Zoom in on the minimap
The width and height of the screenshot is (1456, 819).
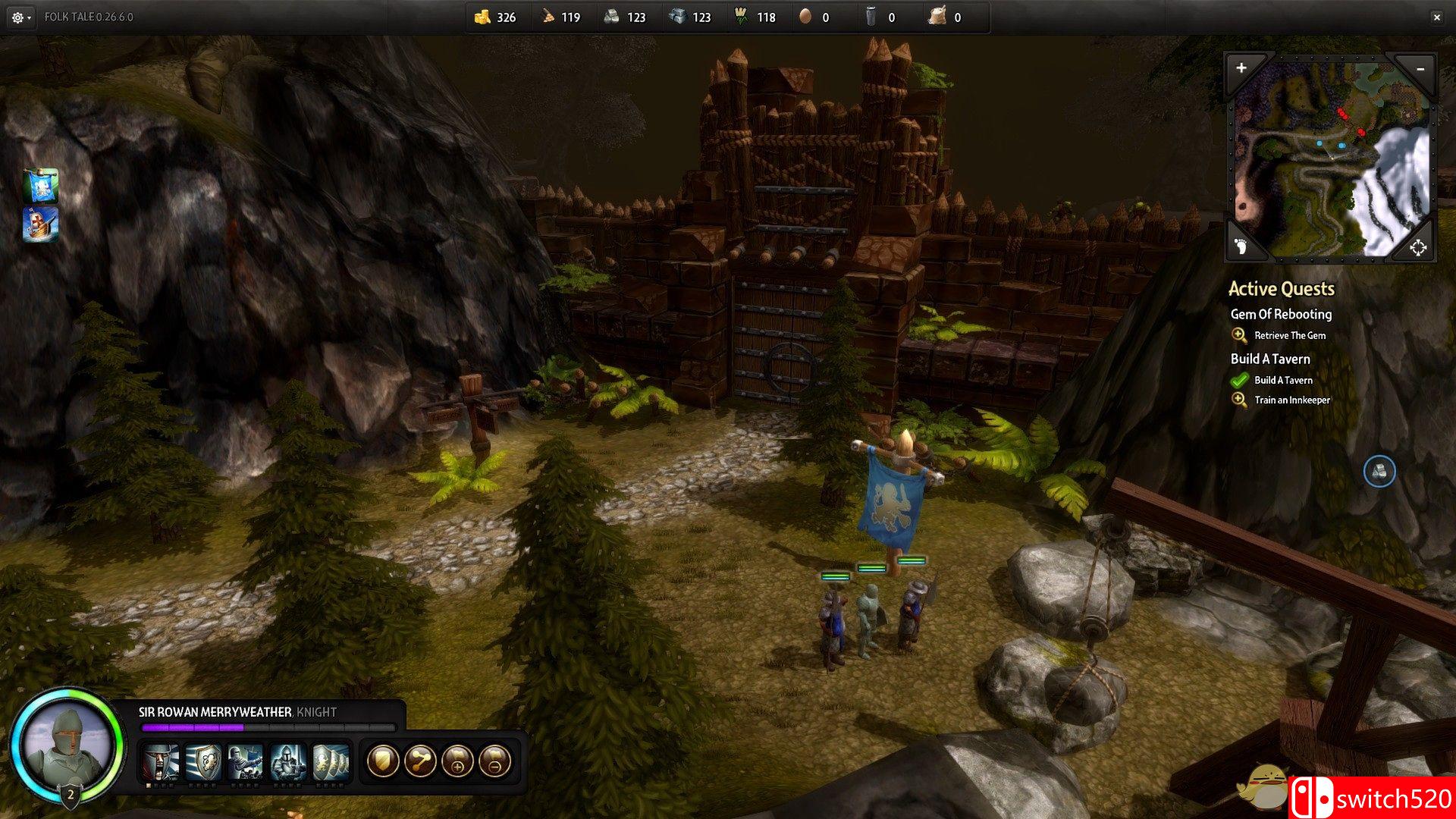tap(1241, 68)
